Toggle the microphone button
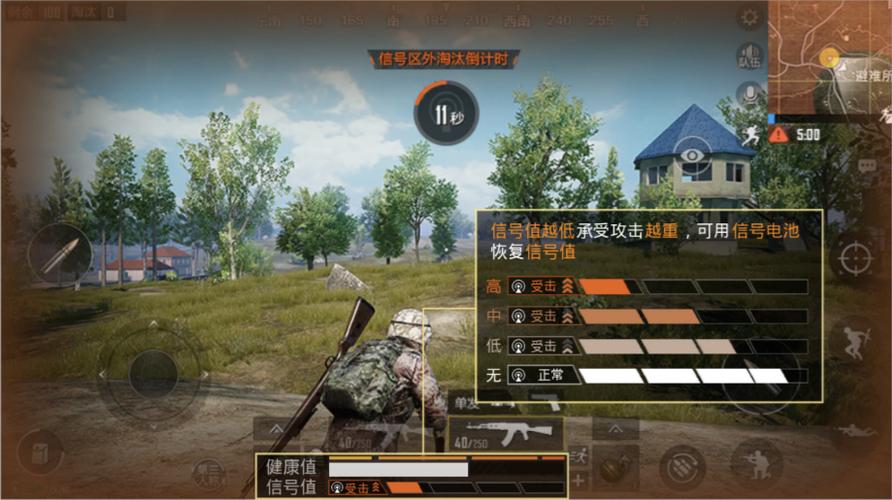The image size is (892, 500). pyautogui.click(x=748, y=95)
